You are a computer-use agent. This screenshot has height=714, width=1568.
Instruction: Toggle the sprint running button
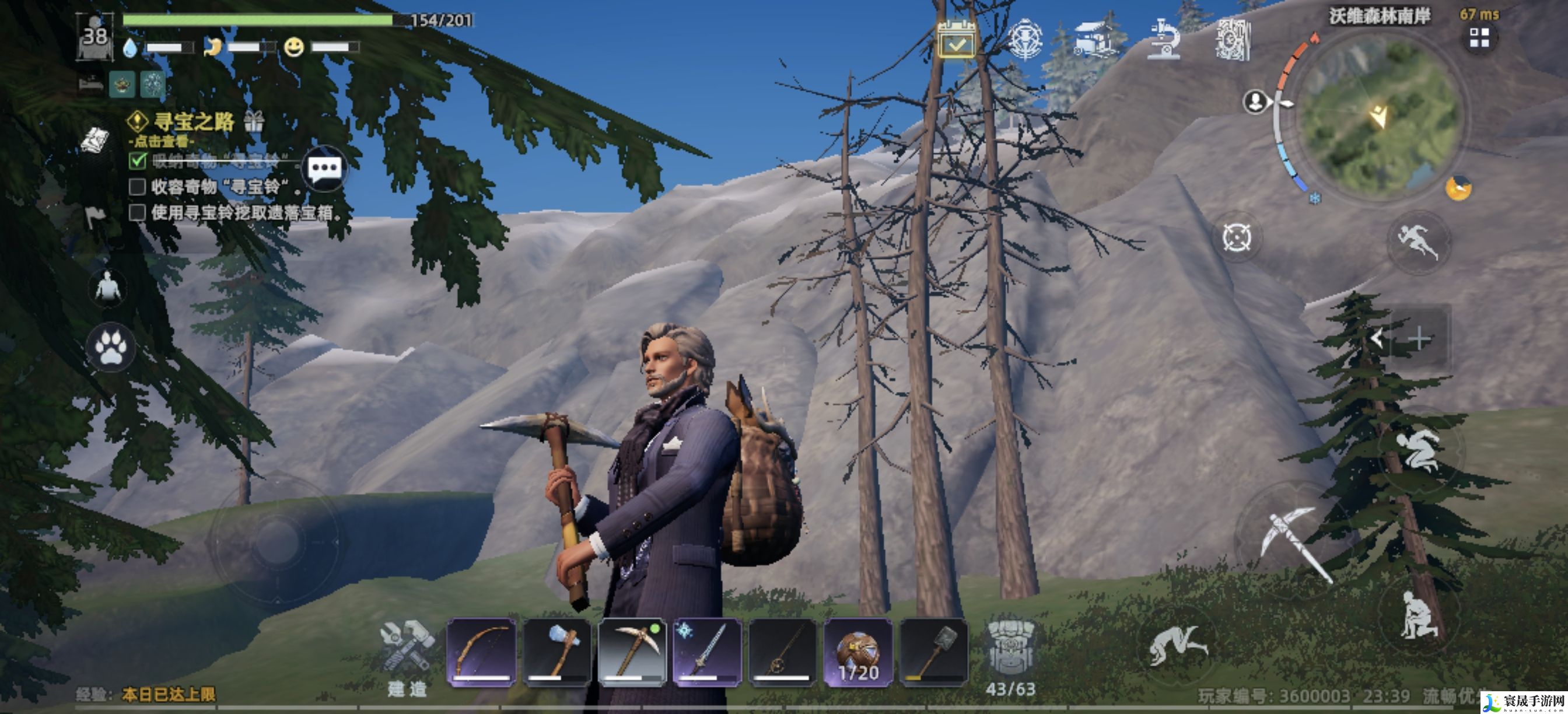1418,242
